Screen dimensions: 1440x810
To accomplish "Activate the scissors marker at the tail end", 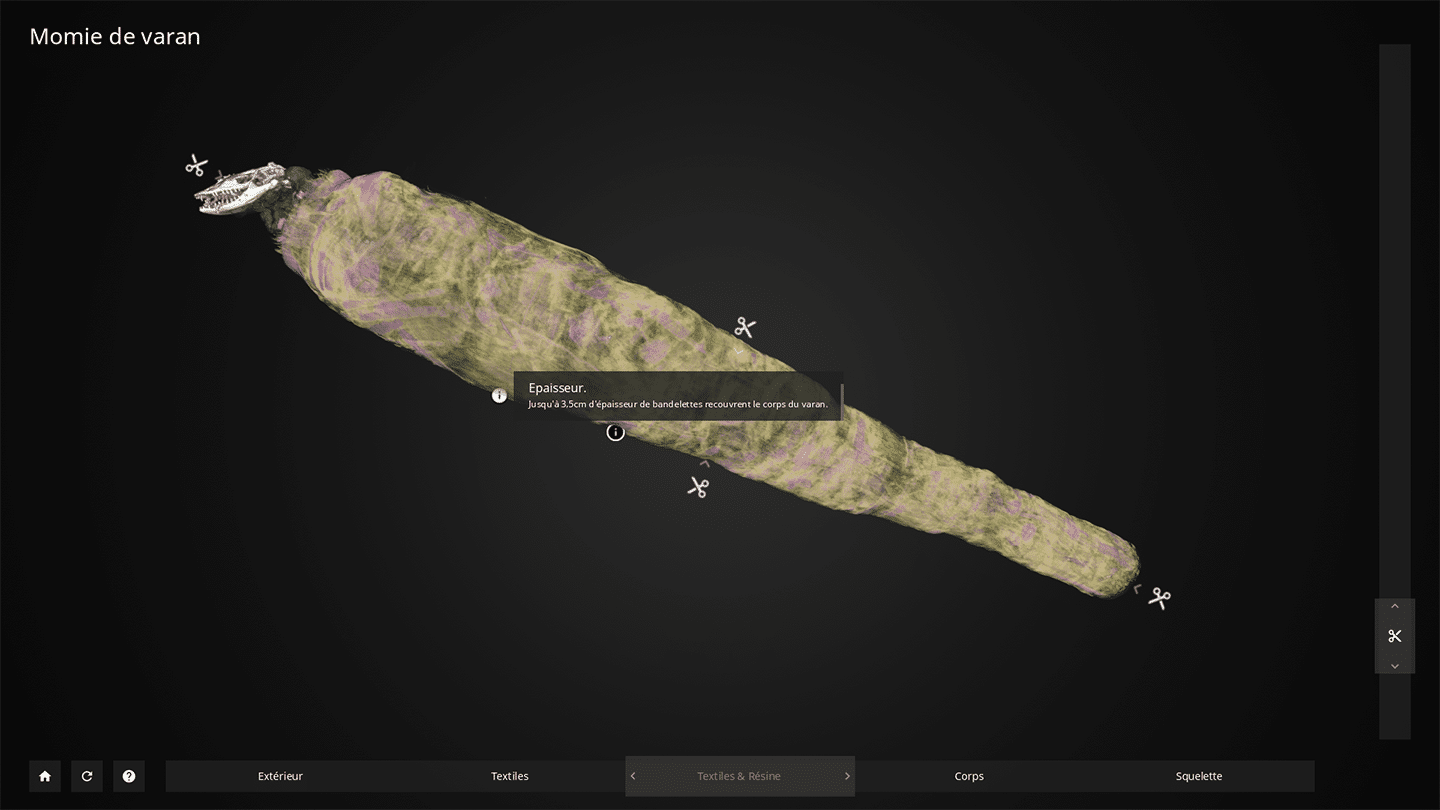I will [1159, 598].
